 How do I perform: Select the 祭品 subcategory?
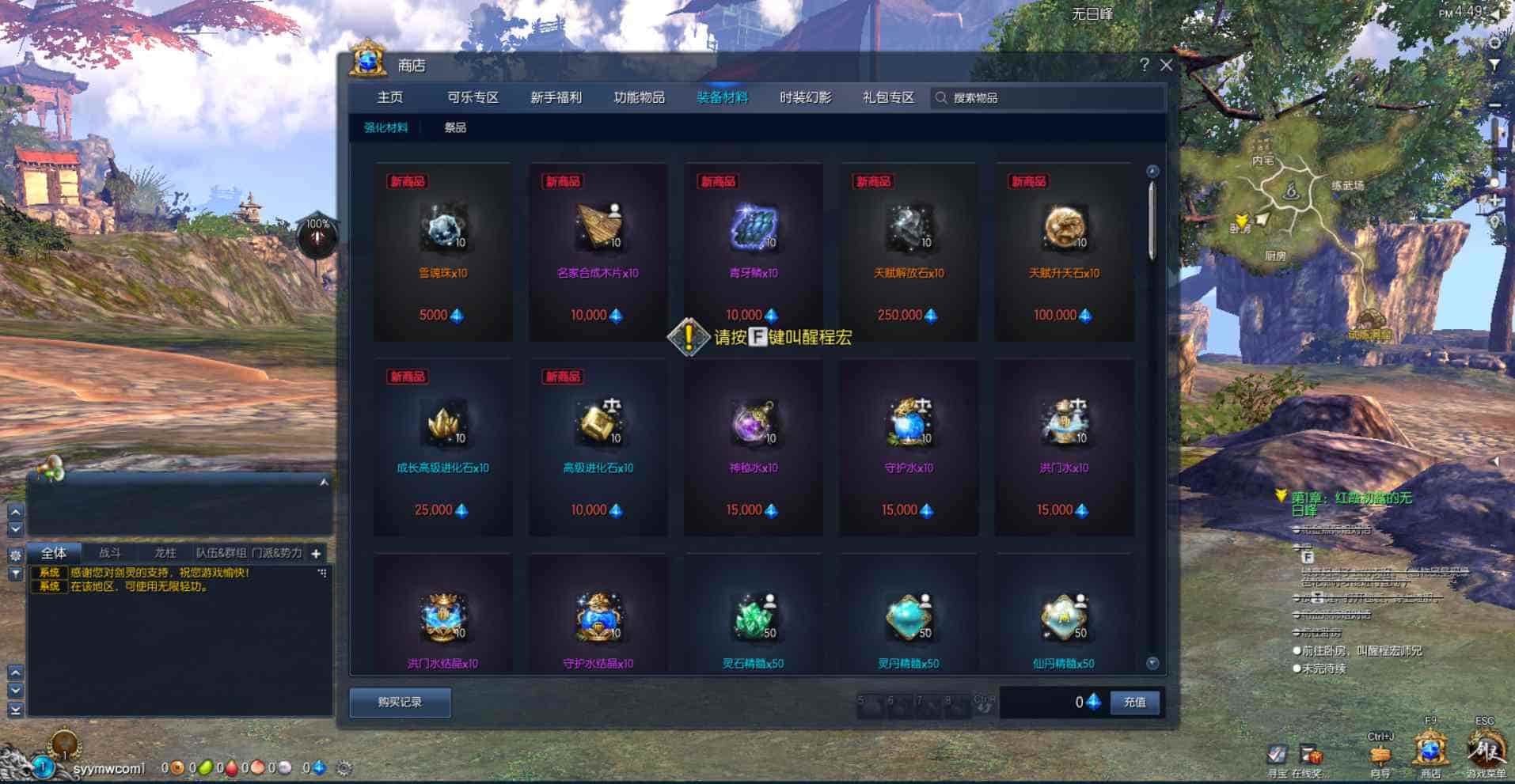click(x=455, y=127)
